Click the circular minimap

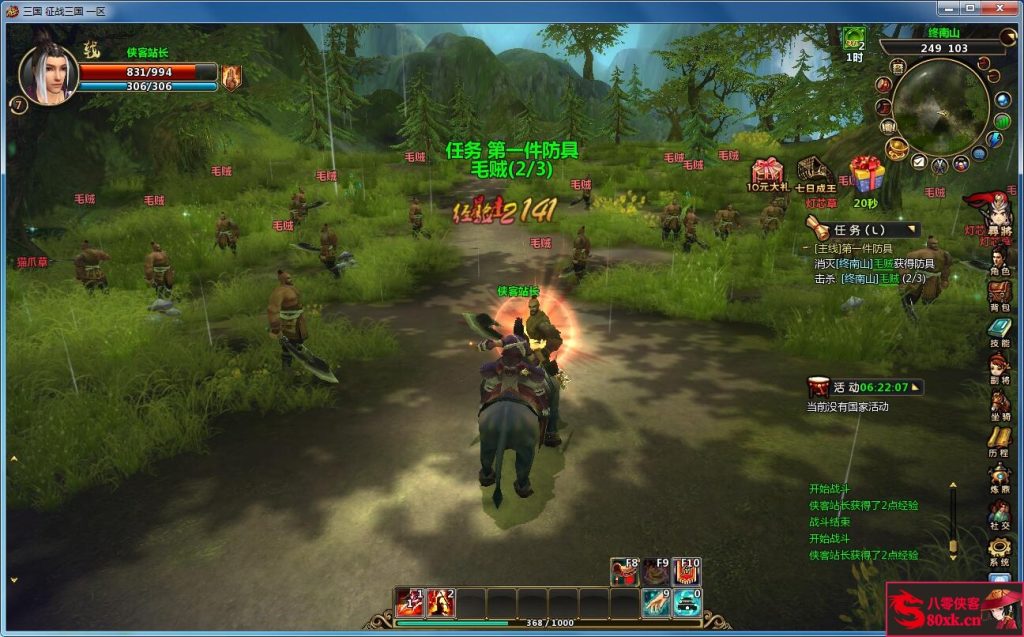938,107
